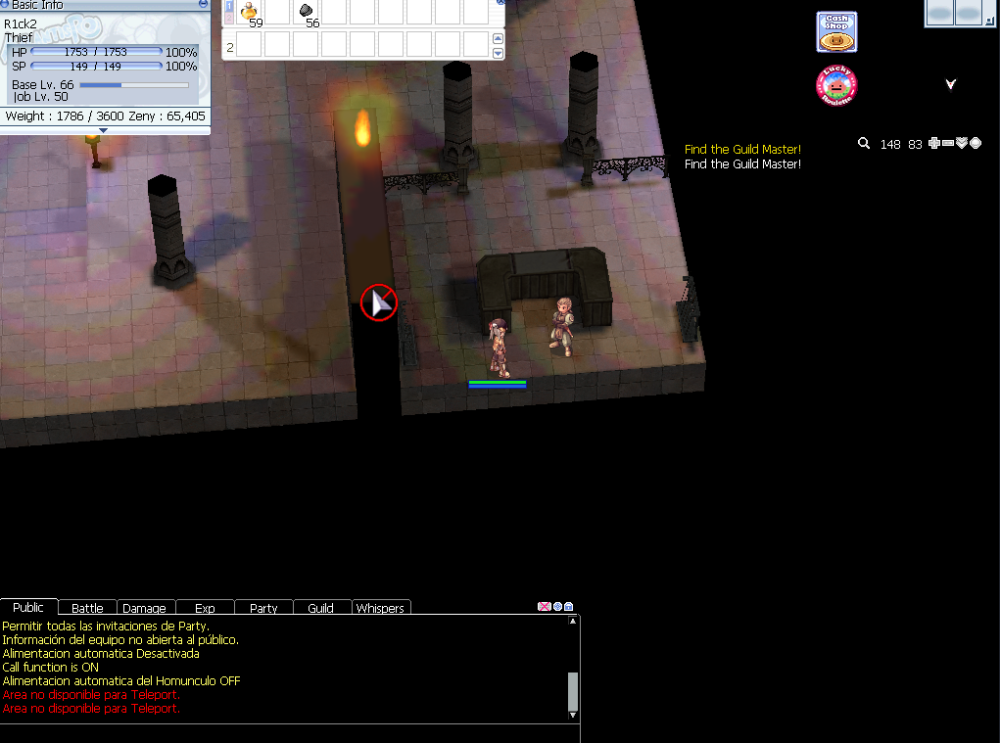Open the Lucky Roulette

pyautogui.click(x=836, y=86)
